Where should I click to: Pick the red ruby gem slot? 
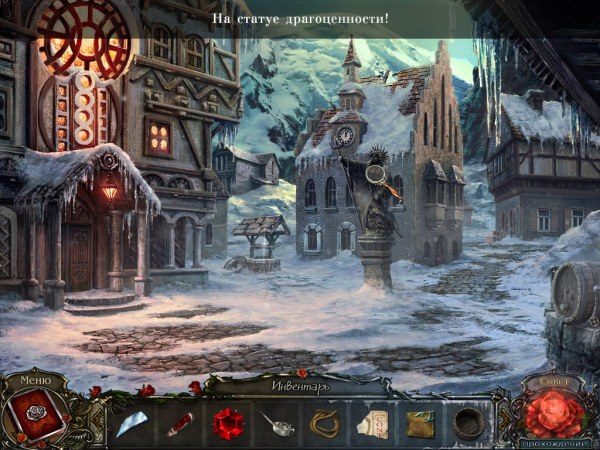click(x=228, y=423)
